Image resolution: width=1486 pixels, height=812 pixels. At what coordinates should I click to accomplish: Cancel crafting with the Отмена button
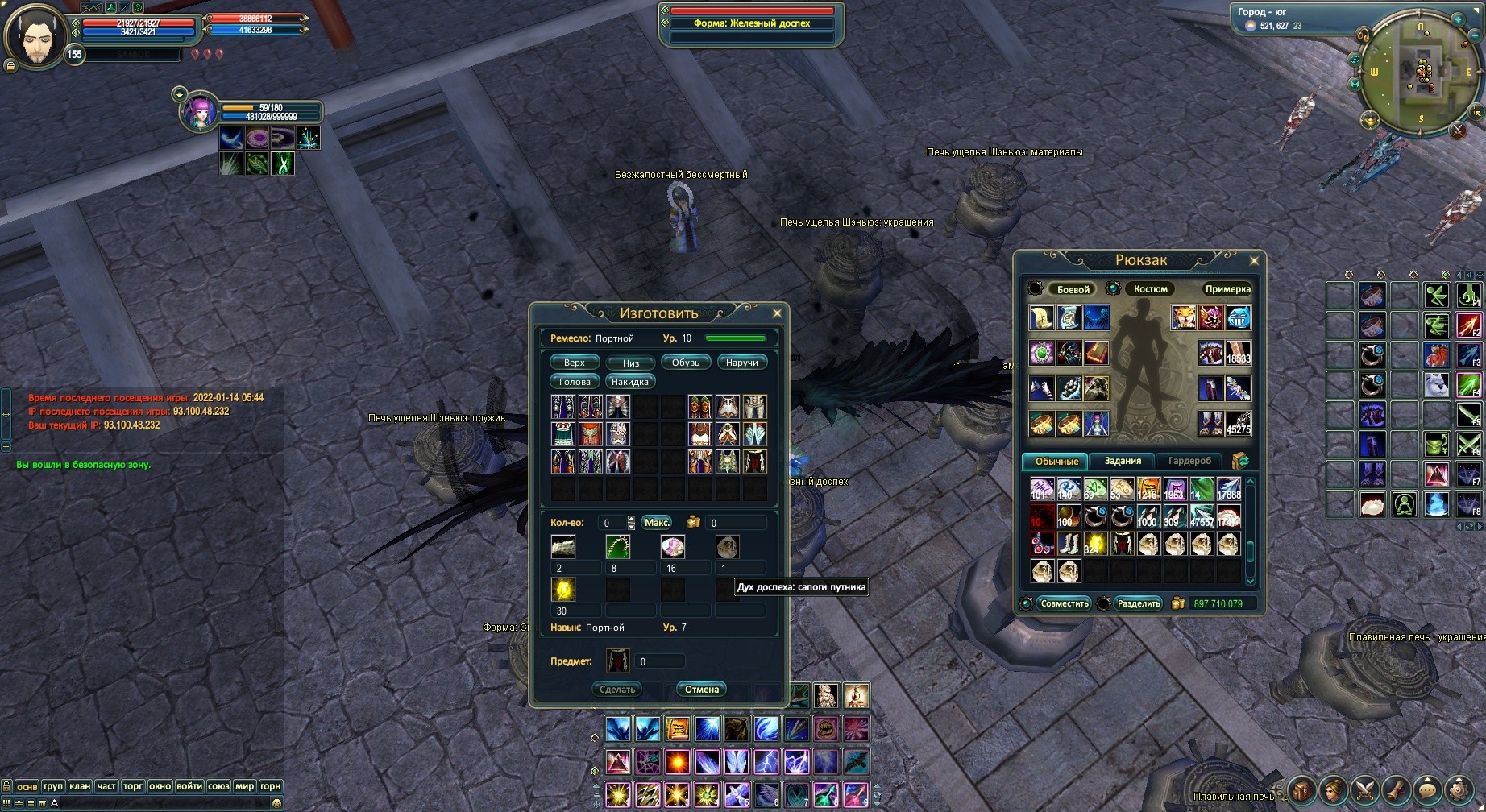701,690
